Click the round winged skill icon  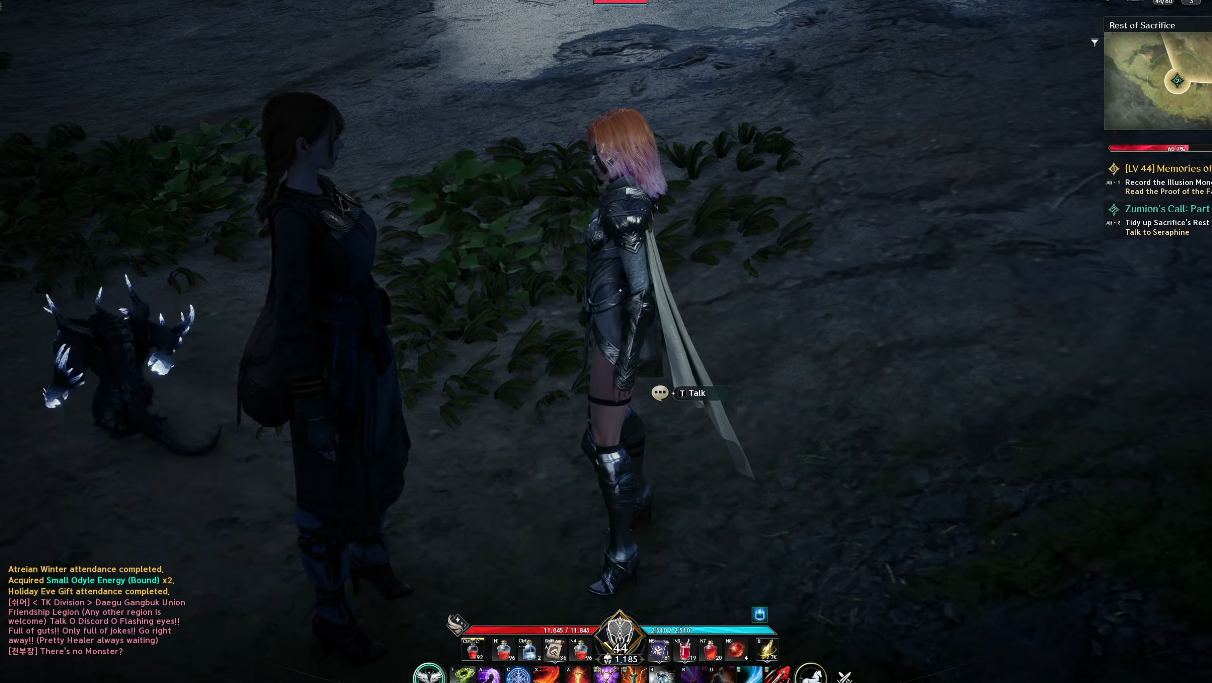coord(429,675)
